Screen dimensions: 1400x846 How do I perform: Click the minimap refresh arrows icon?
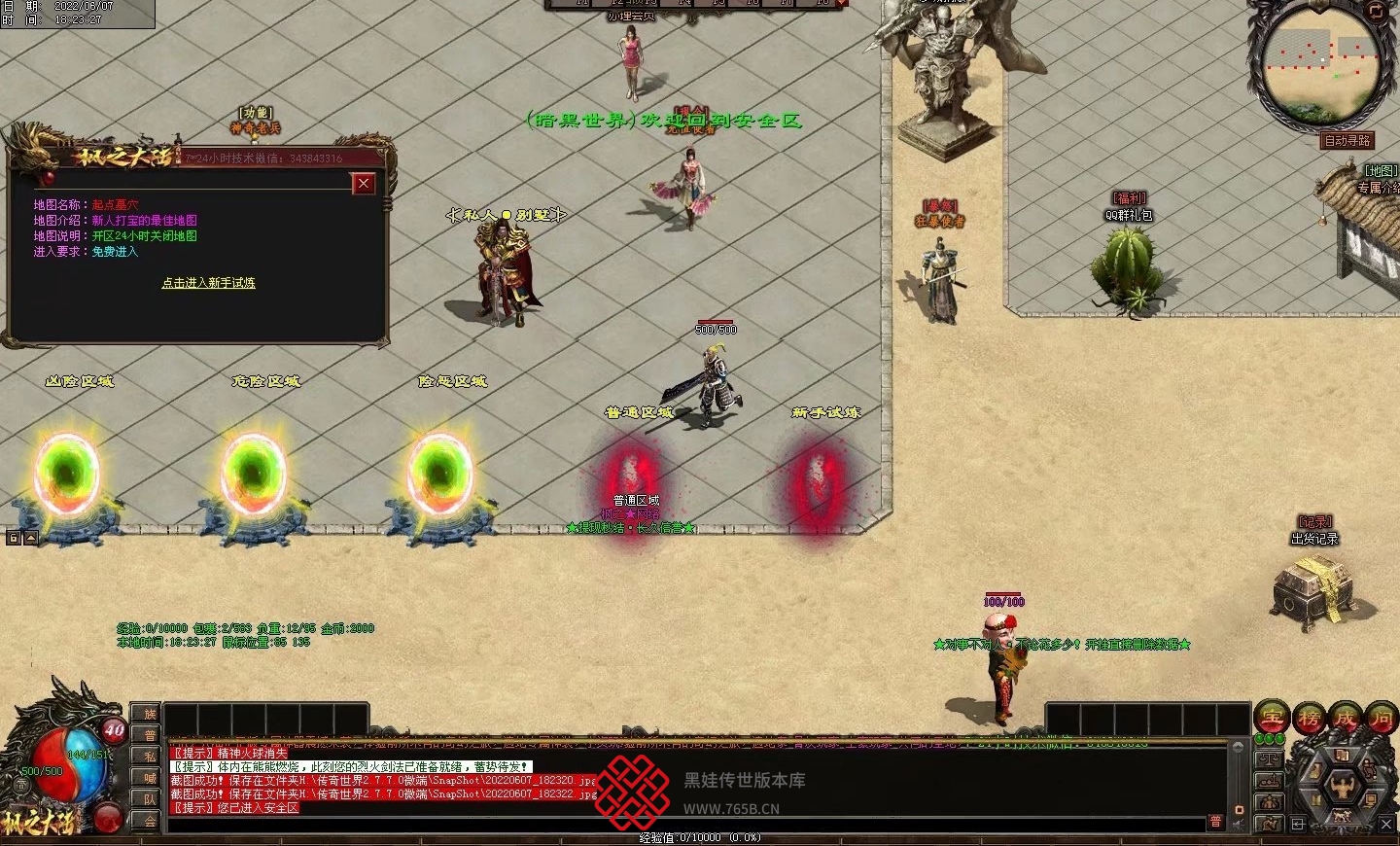[x=1376, y=11]
